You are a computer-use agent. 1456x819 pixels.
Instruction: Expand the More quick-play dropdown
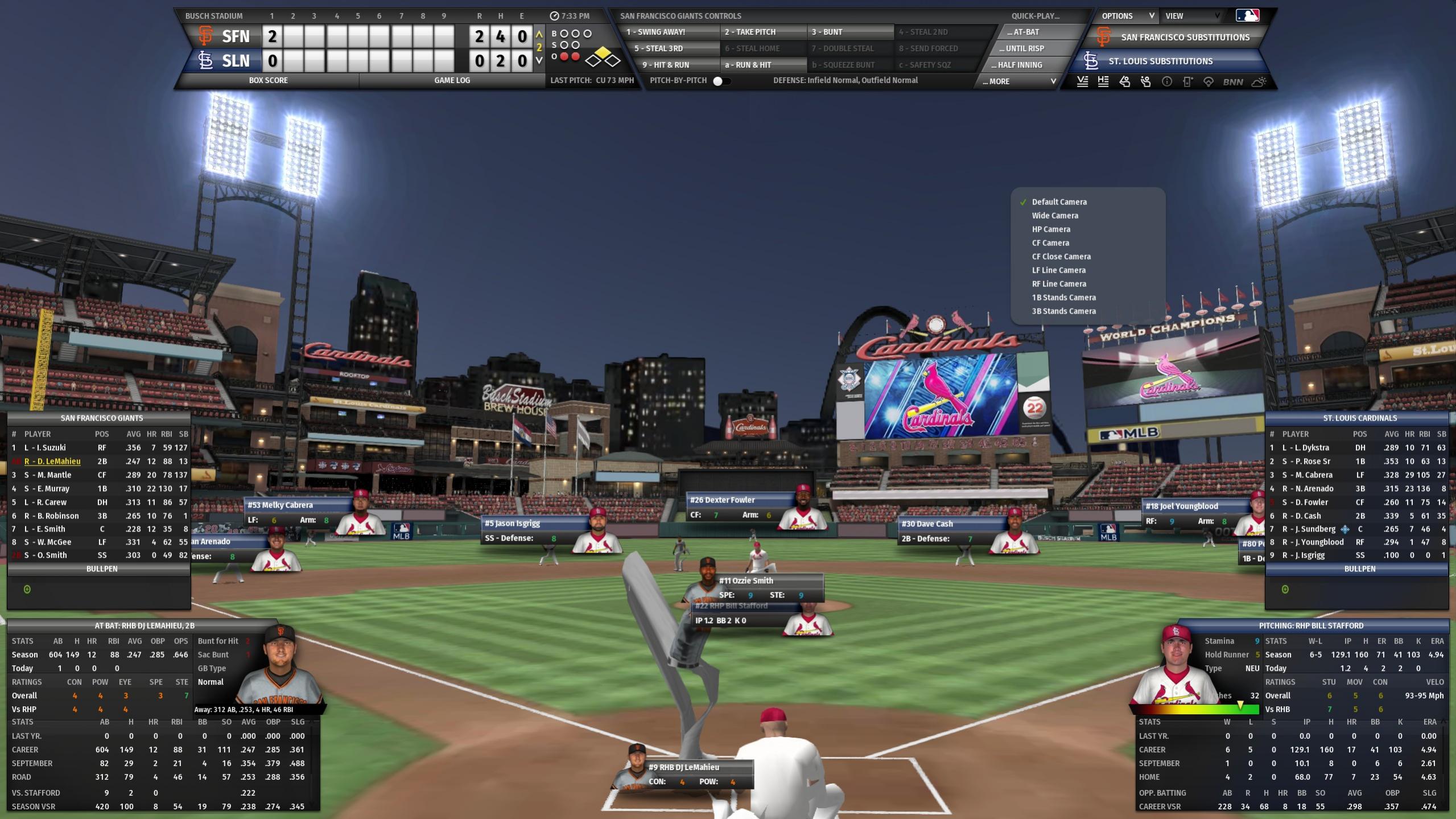coord(1018,81)
